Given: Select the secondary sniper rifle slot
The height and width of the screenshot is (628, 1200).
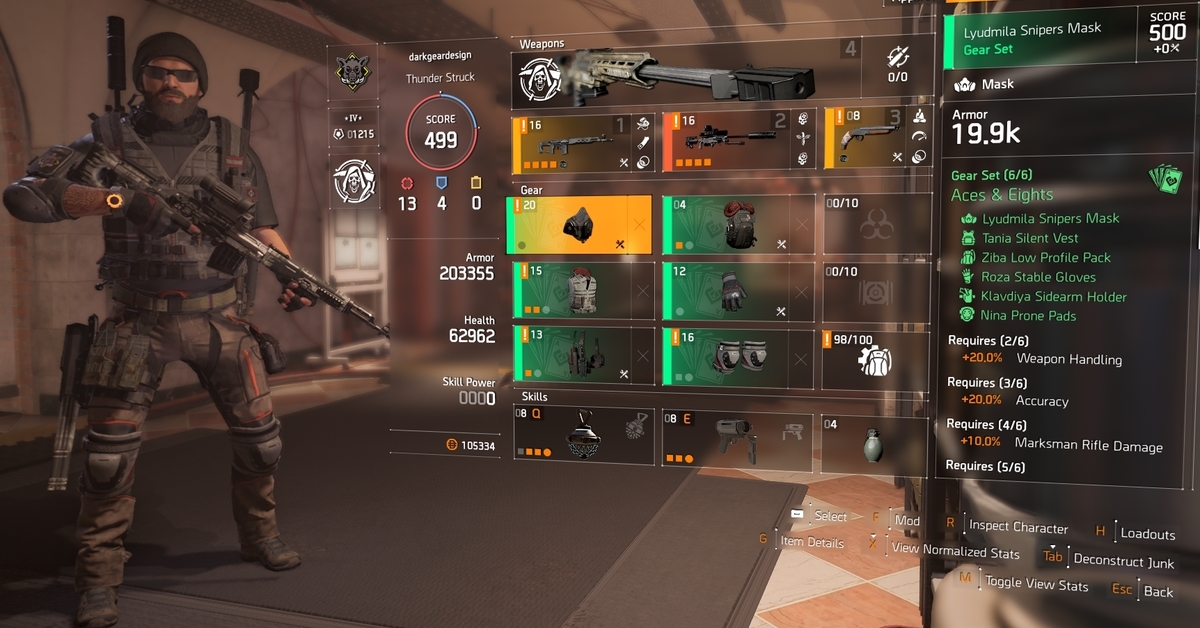Looking at the screenshot, I should click(737, 140).
